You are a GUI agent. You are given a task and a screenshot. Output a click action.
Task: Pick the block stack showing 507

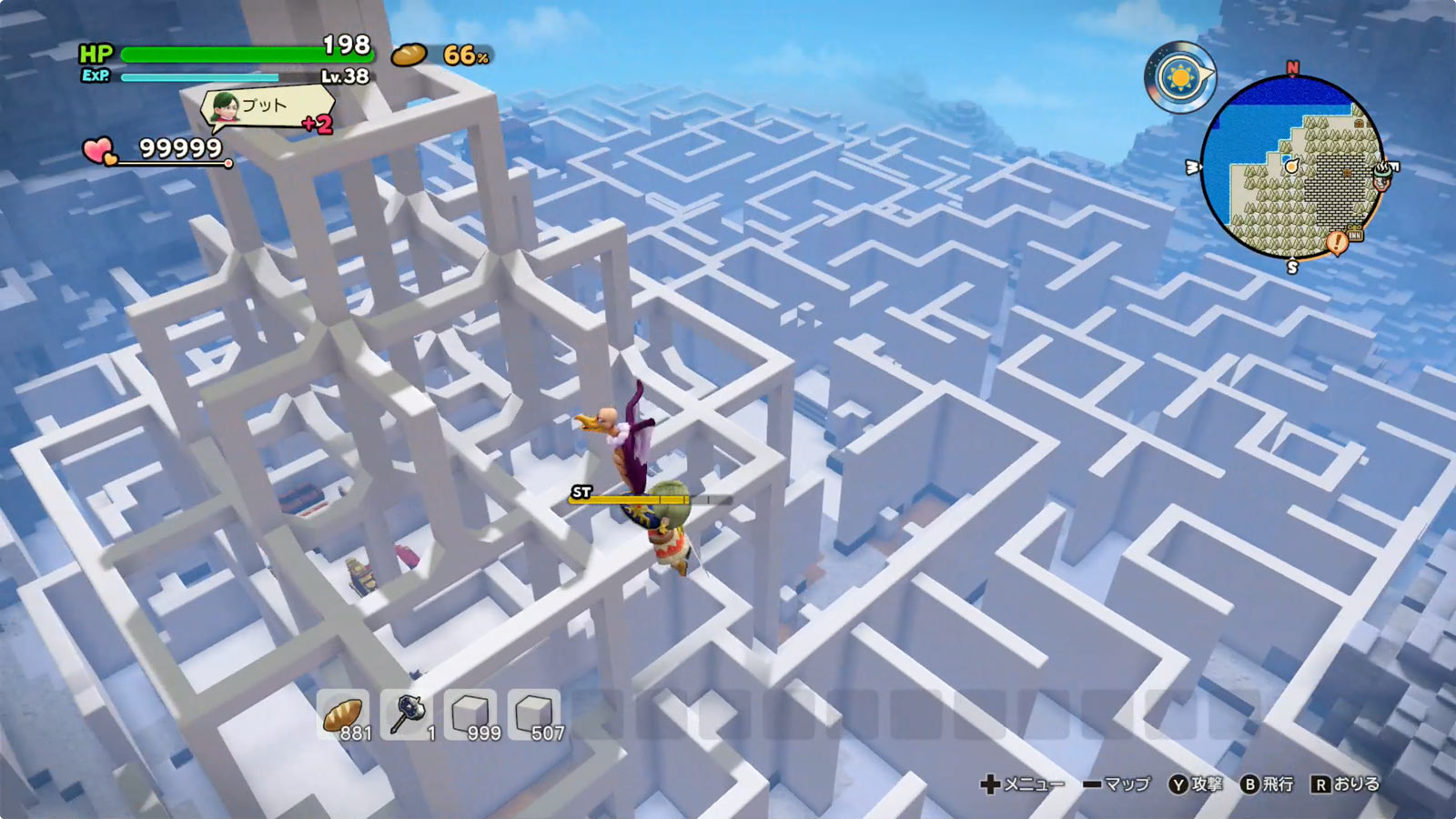534,715
